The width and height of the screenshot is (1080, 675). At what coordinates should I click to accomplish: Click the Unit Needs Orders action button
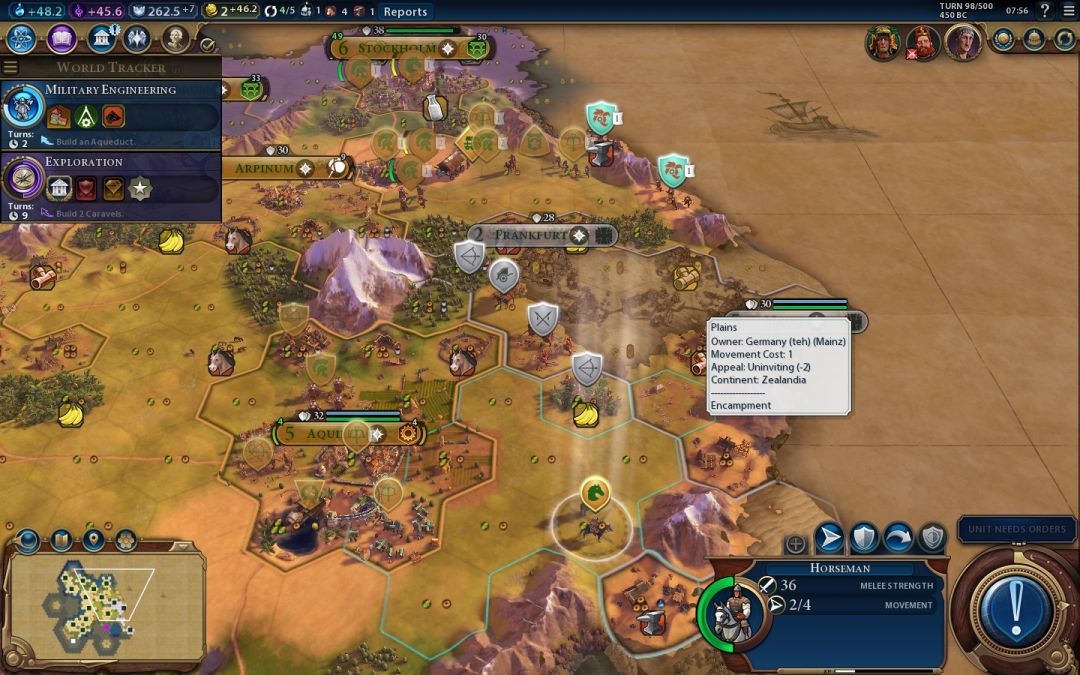pos(1016,606)
